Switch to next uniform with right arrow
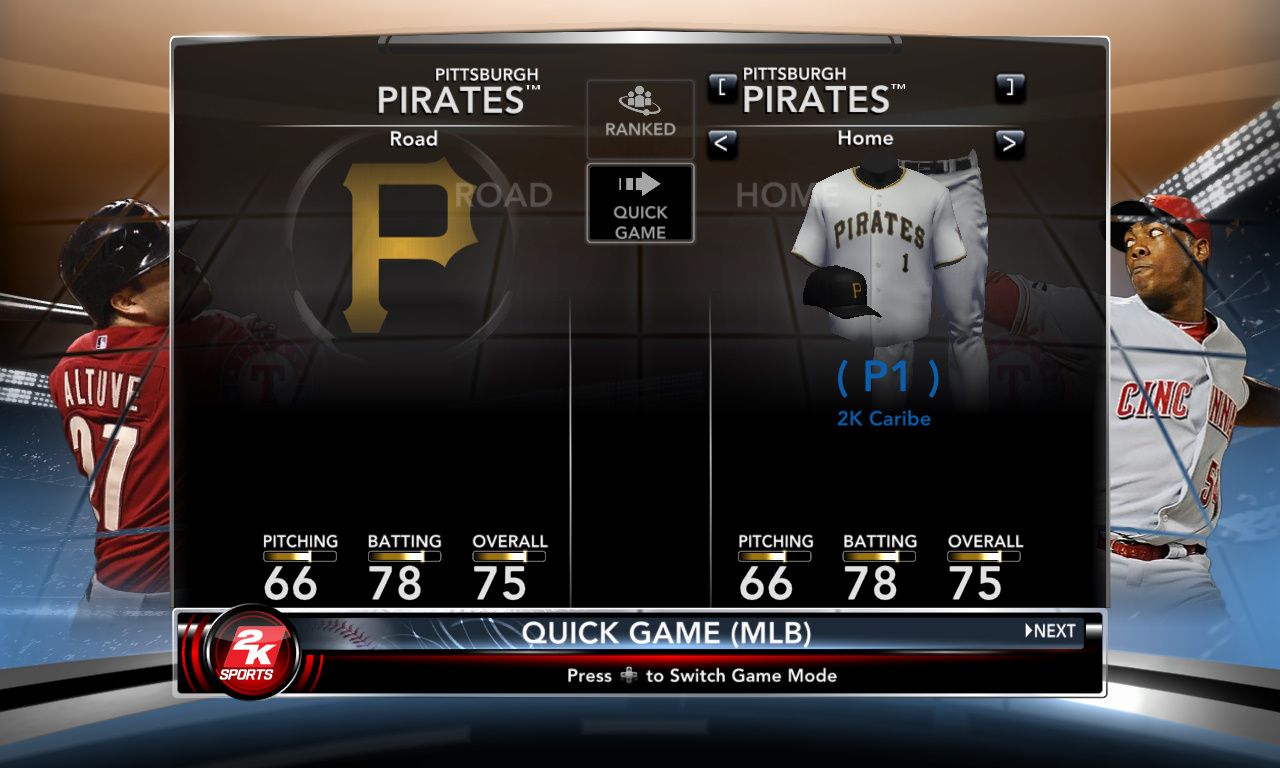 tap(1009, 144)
